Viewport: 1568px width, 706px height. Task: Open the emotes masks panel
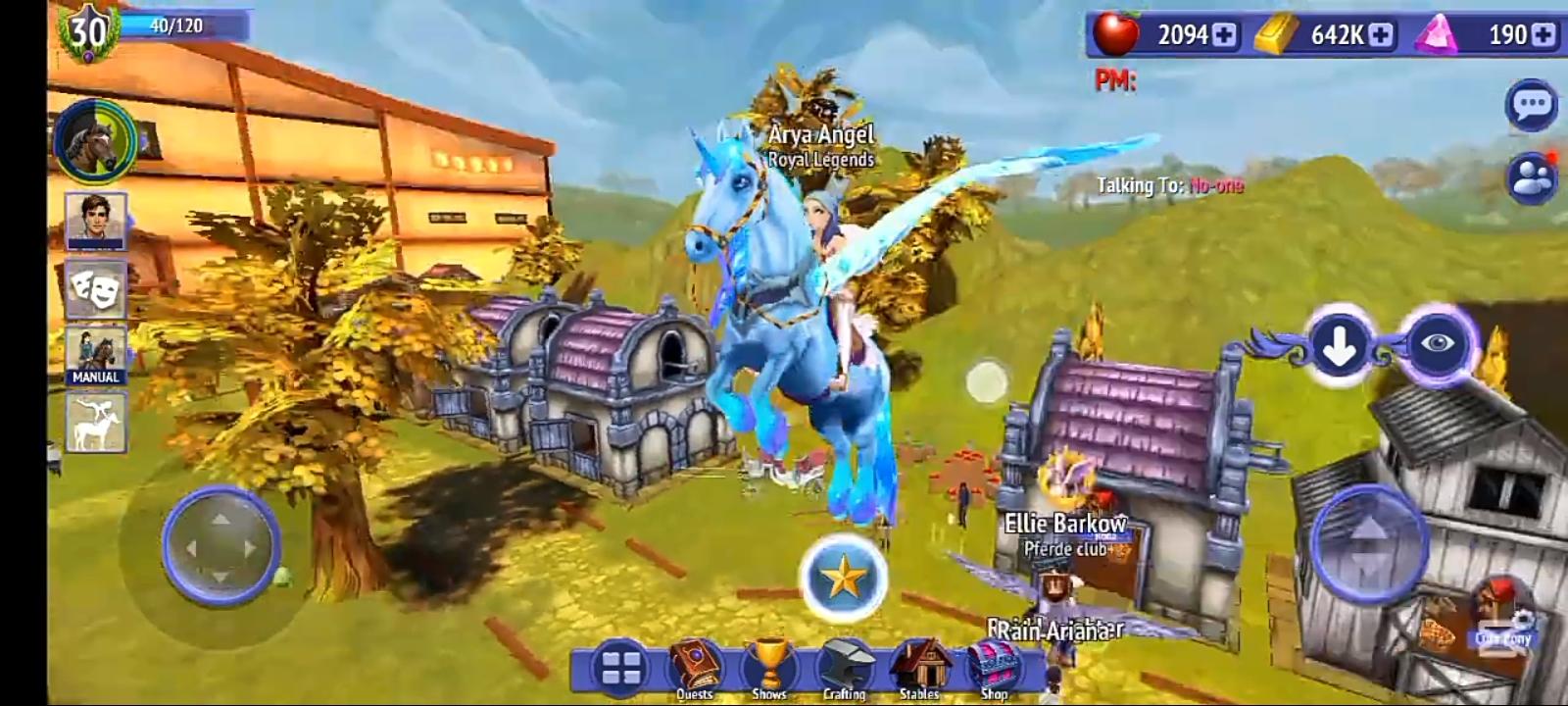(96, 290)
